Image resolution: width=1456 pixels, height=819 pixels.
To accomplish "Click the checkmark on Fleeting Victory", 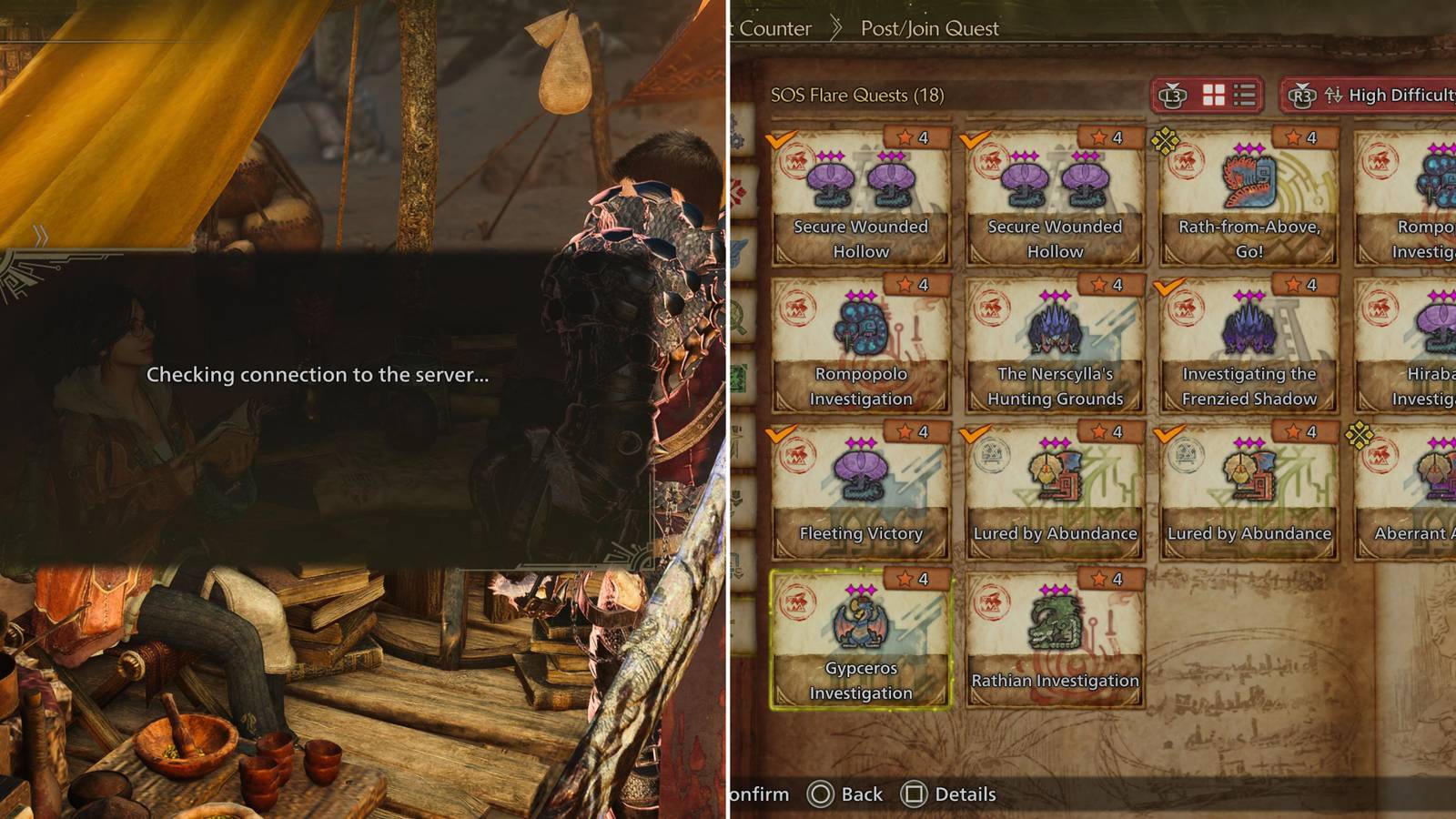I will (780, 432).
